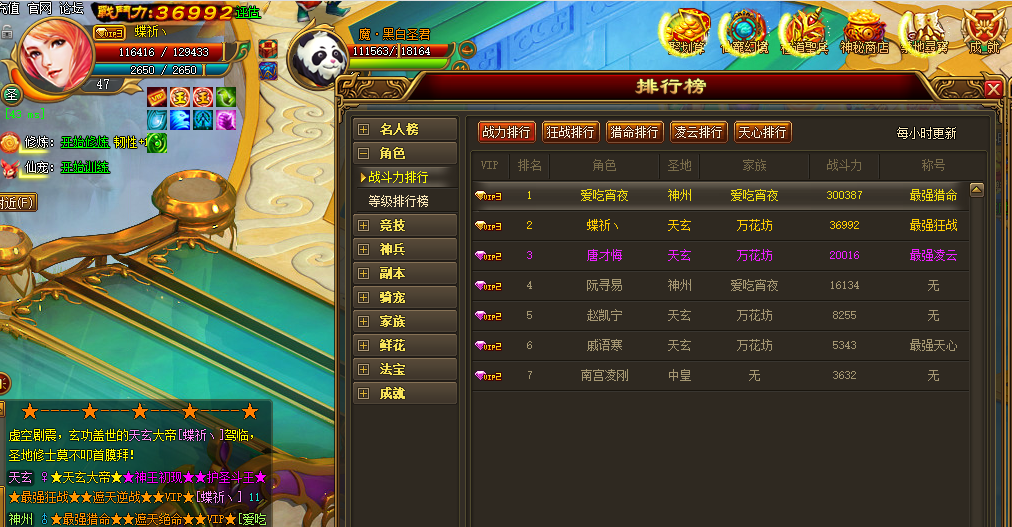Open the 神秘商店 shop icon
Screen dimensions: 1012x527
point(864,32)
